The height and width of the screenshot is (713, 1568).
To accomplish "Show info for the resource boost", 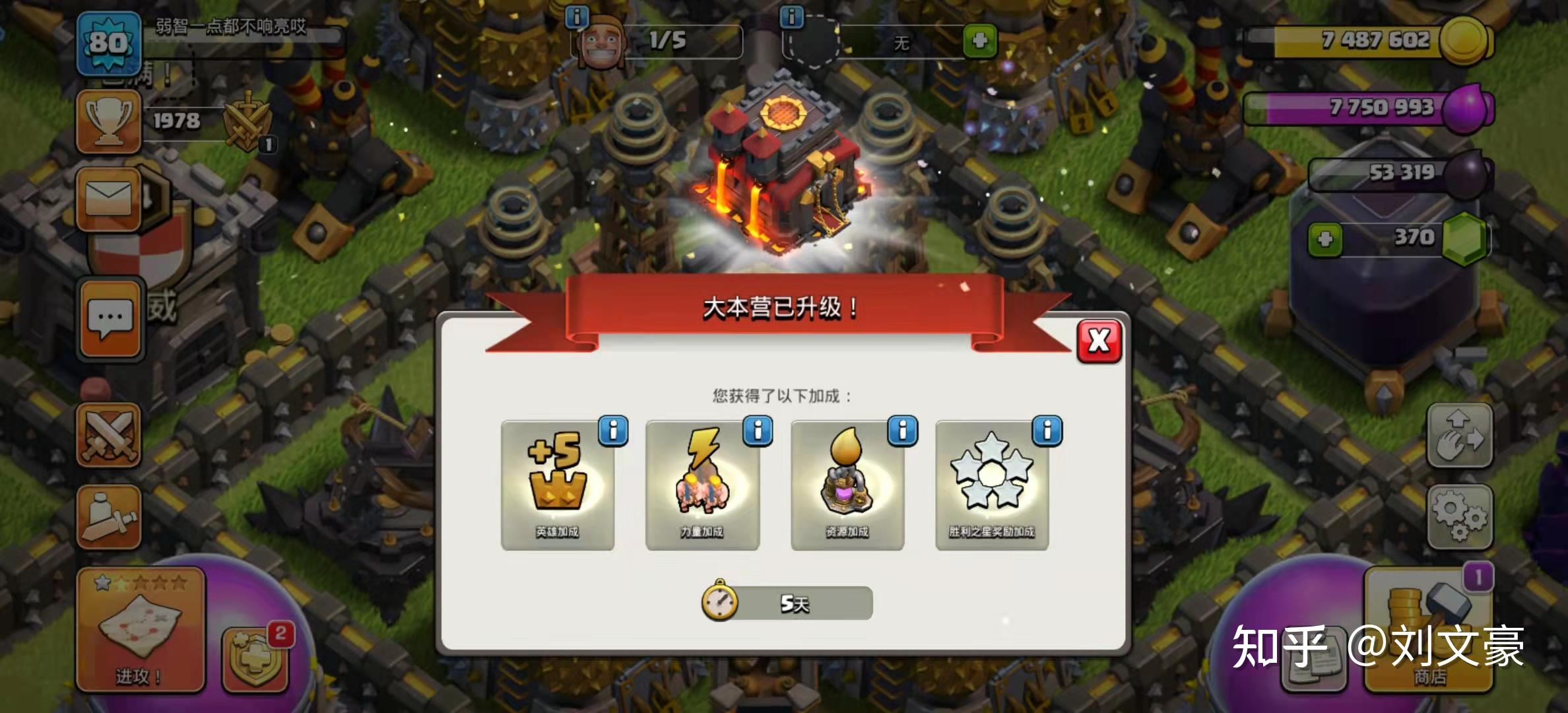I will click(x=903, y=431).
